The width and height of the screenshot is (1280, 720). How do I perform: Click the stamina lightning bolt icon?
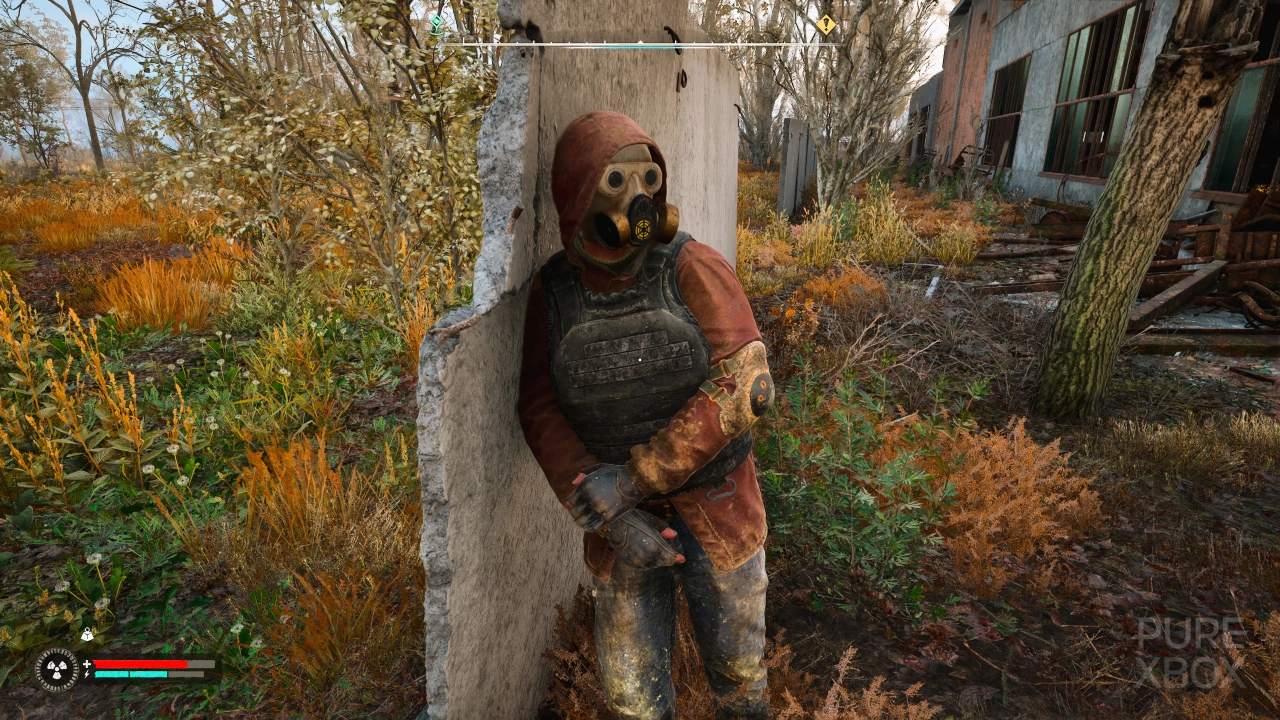[86, 673]
